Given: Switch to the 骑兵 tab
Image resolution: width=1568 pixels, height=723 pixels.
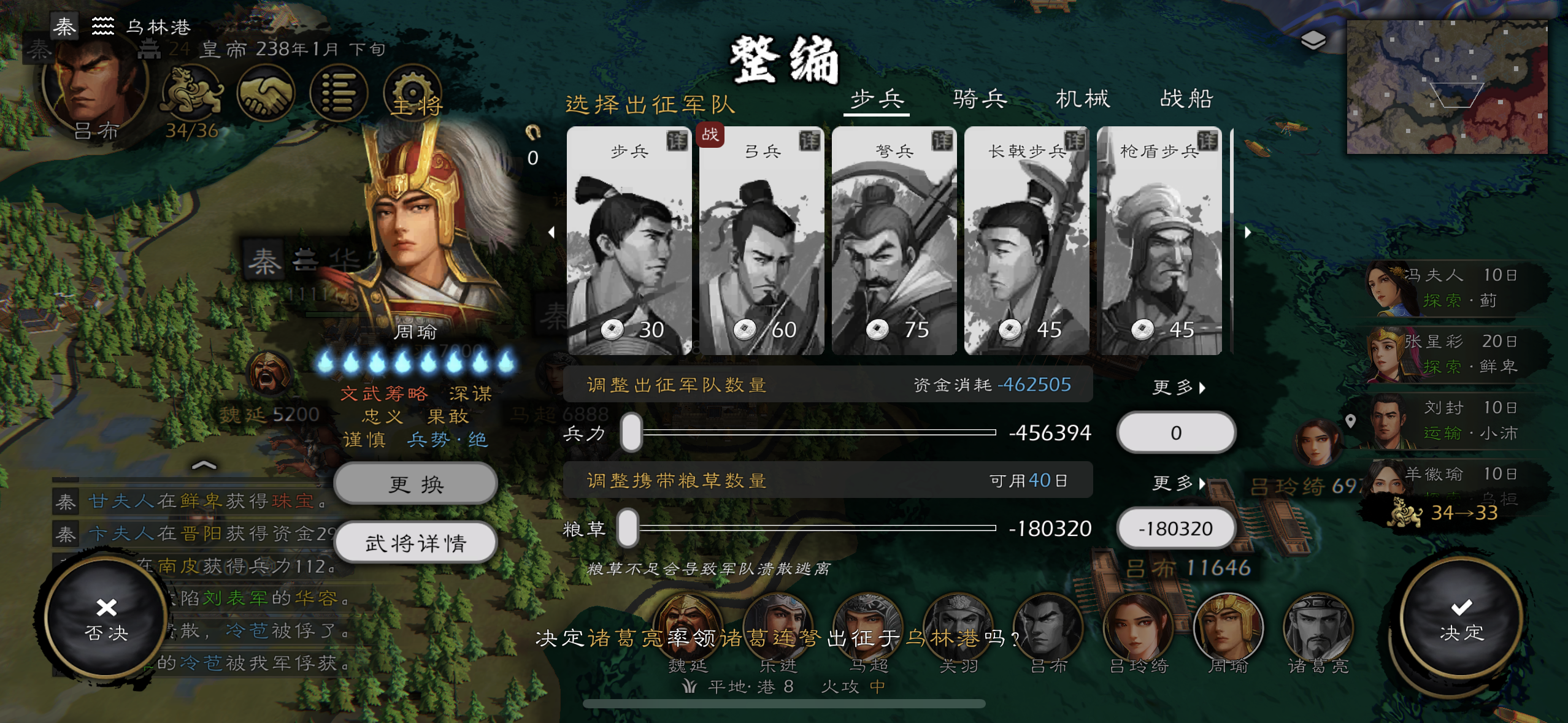Looking at the screenshot, I should [979, 99].
